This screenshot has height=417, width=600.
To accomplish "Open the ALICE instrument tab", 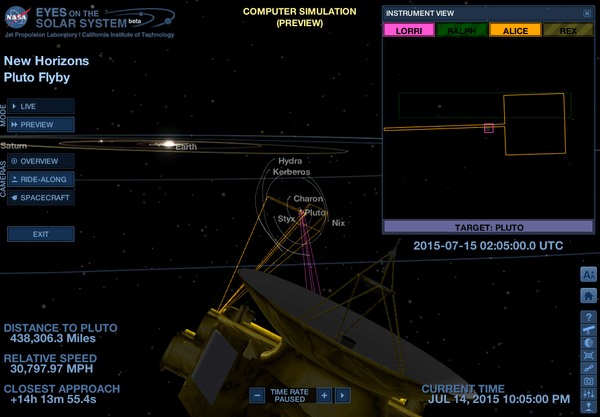I will click(514, 30).
